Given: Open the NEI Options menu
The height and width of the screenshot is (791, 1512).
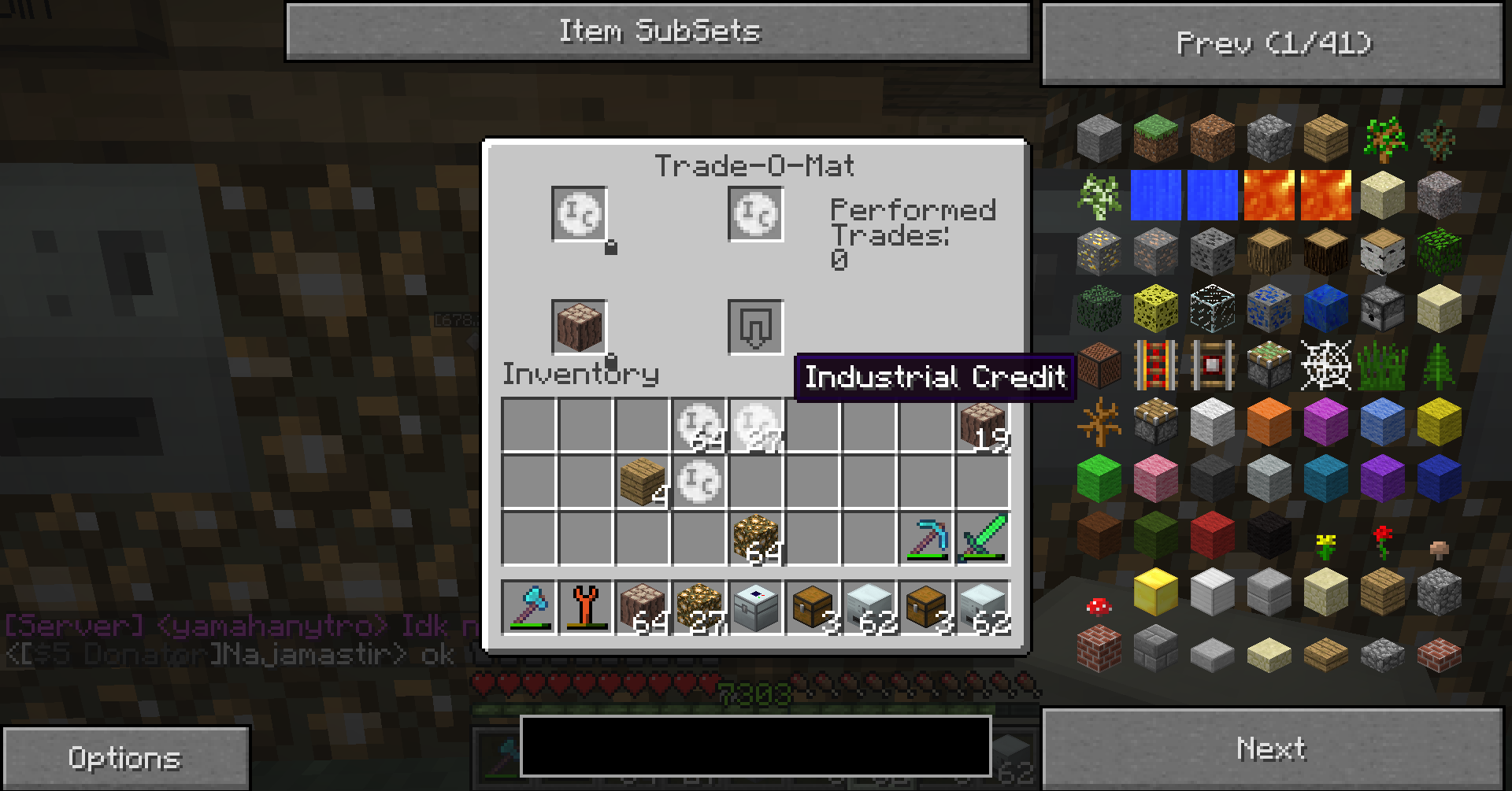Looking at the screenshot, I should 125,758.
